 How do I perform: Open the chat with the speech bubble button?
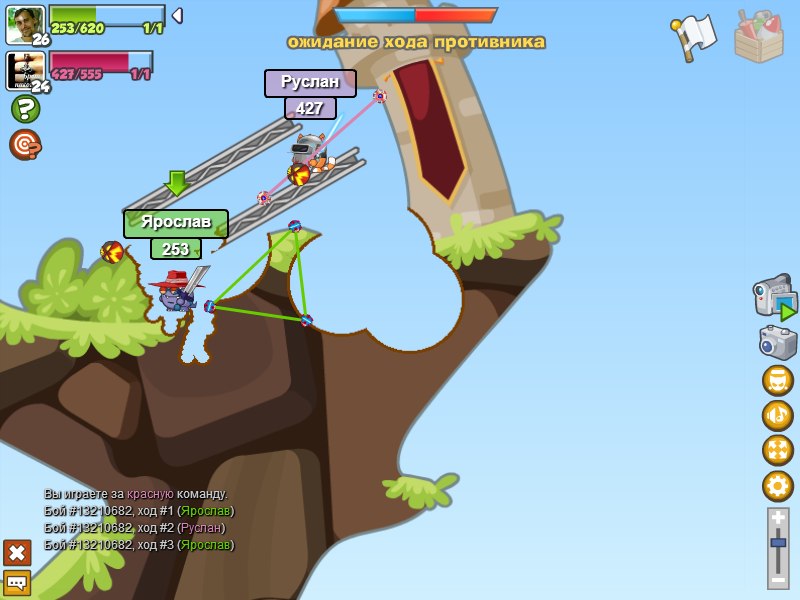(x=17, y=582)
